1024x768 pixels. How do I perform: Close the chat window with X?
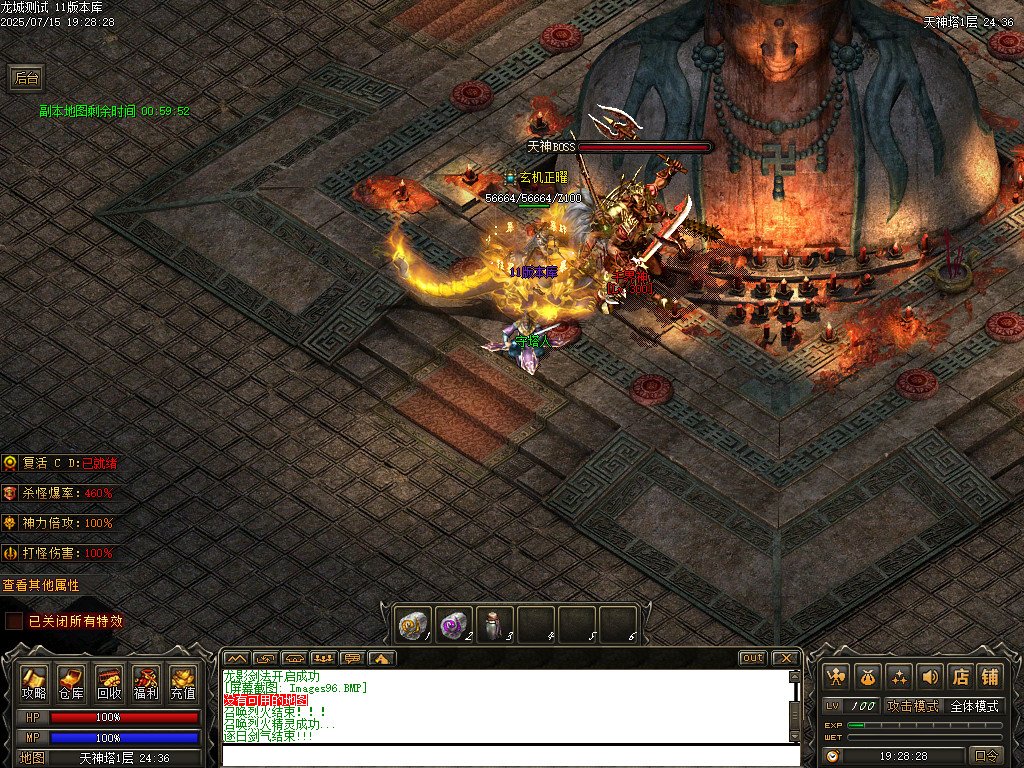pos(785,658)
